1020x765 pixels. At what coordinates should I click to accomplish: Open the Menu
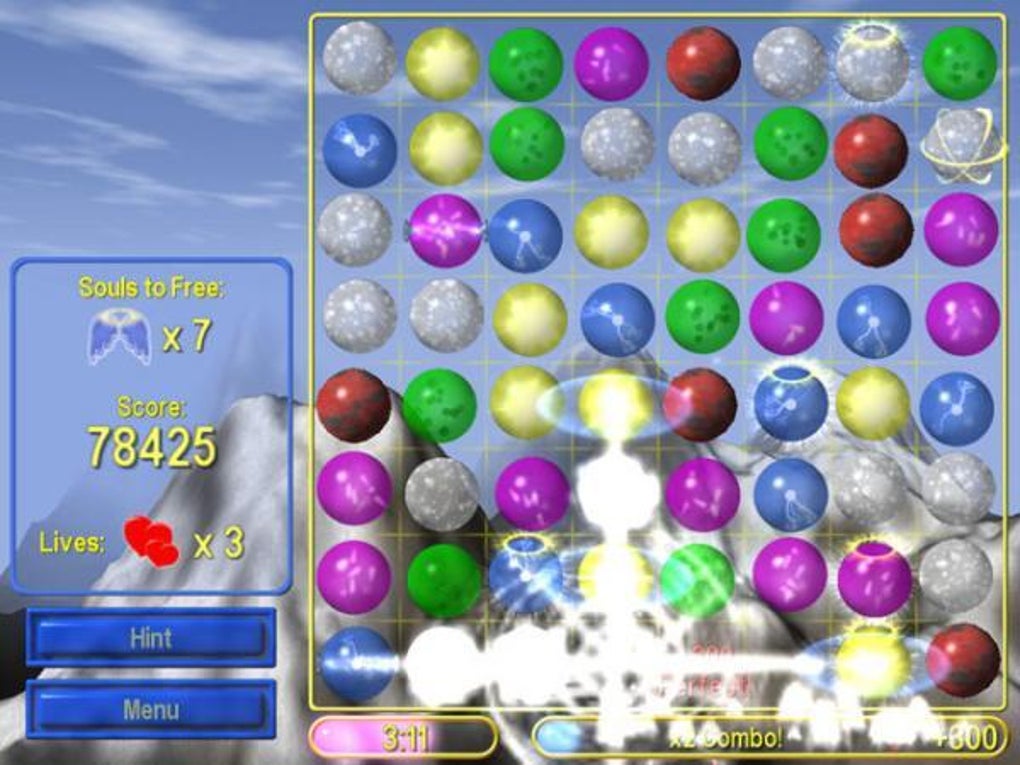[151, 710]
